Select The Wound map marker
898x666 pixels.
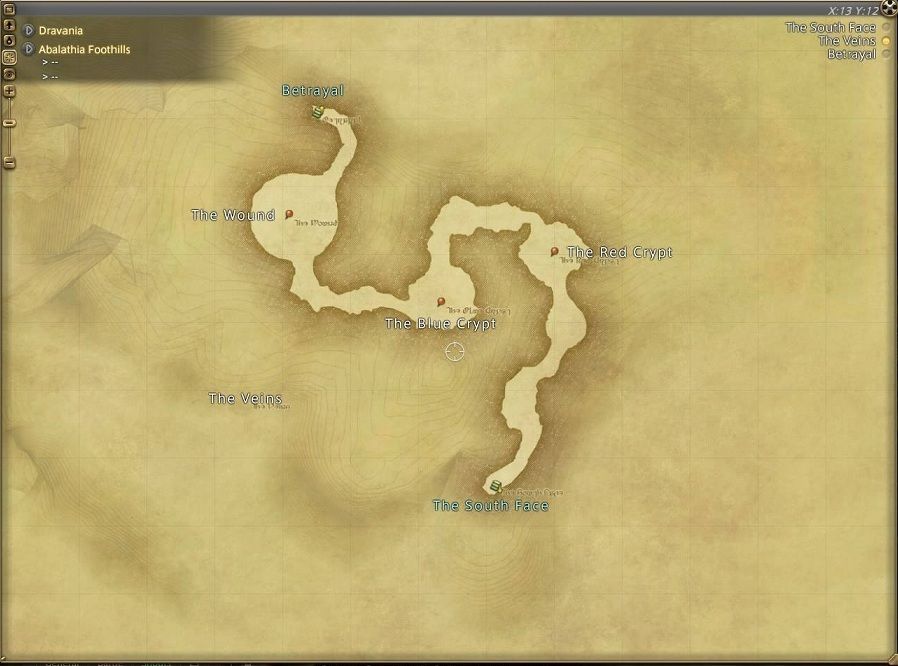[289, 214]
